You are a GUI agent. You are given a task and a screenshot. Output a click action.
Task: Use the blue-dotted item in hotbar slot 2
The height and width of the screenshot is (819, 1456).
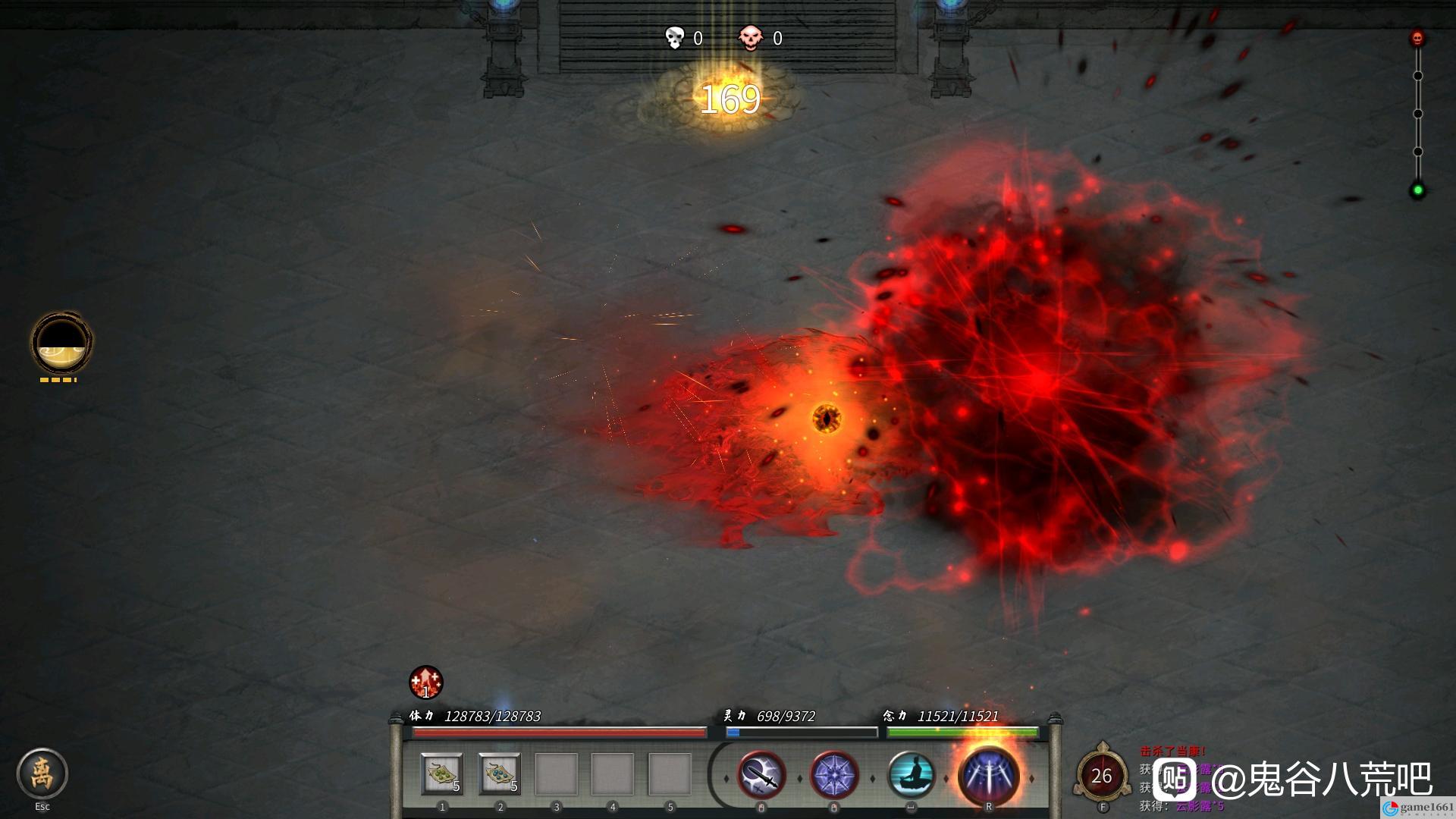pyautogui.click(x=500, y=773)
